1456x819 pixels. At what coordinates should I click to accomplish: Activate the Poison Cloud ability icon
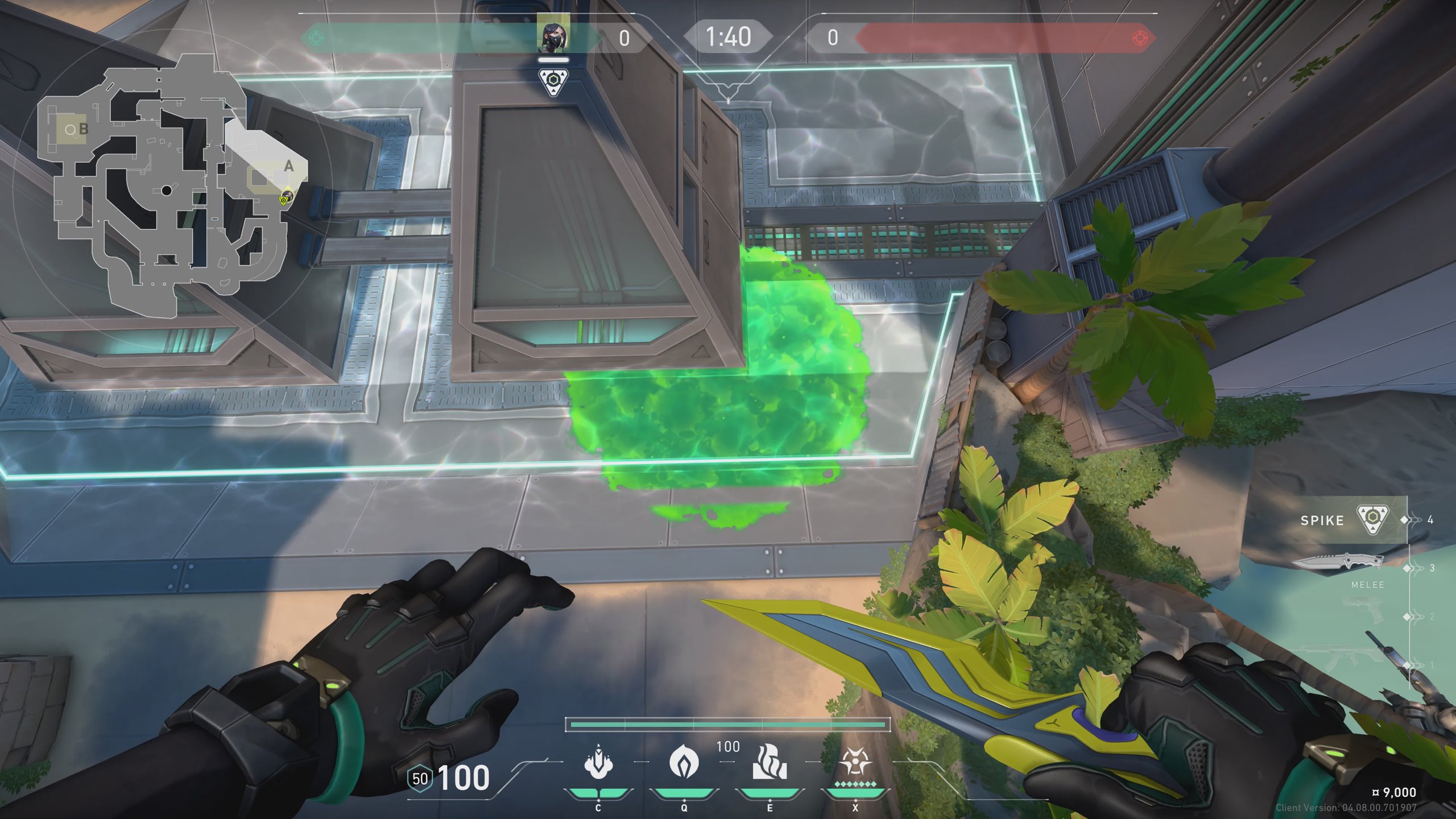[x=684, y=762]
